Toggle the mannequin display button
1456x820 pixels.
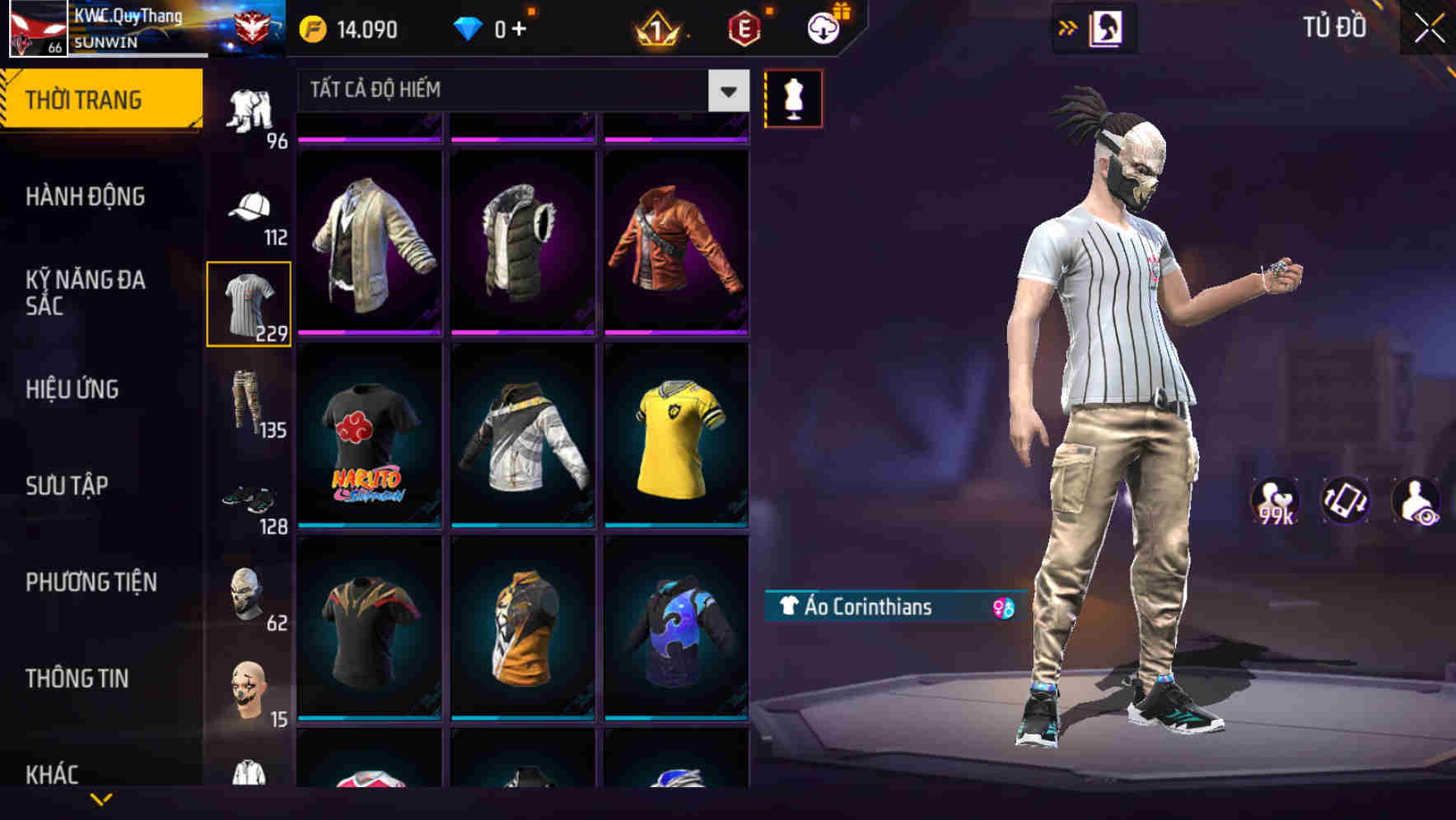[x=793, y=97]
